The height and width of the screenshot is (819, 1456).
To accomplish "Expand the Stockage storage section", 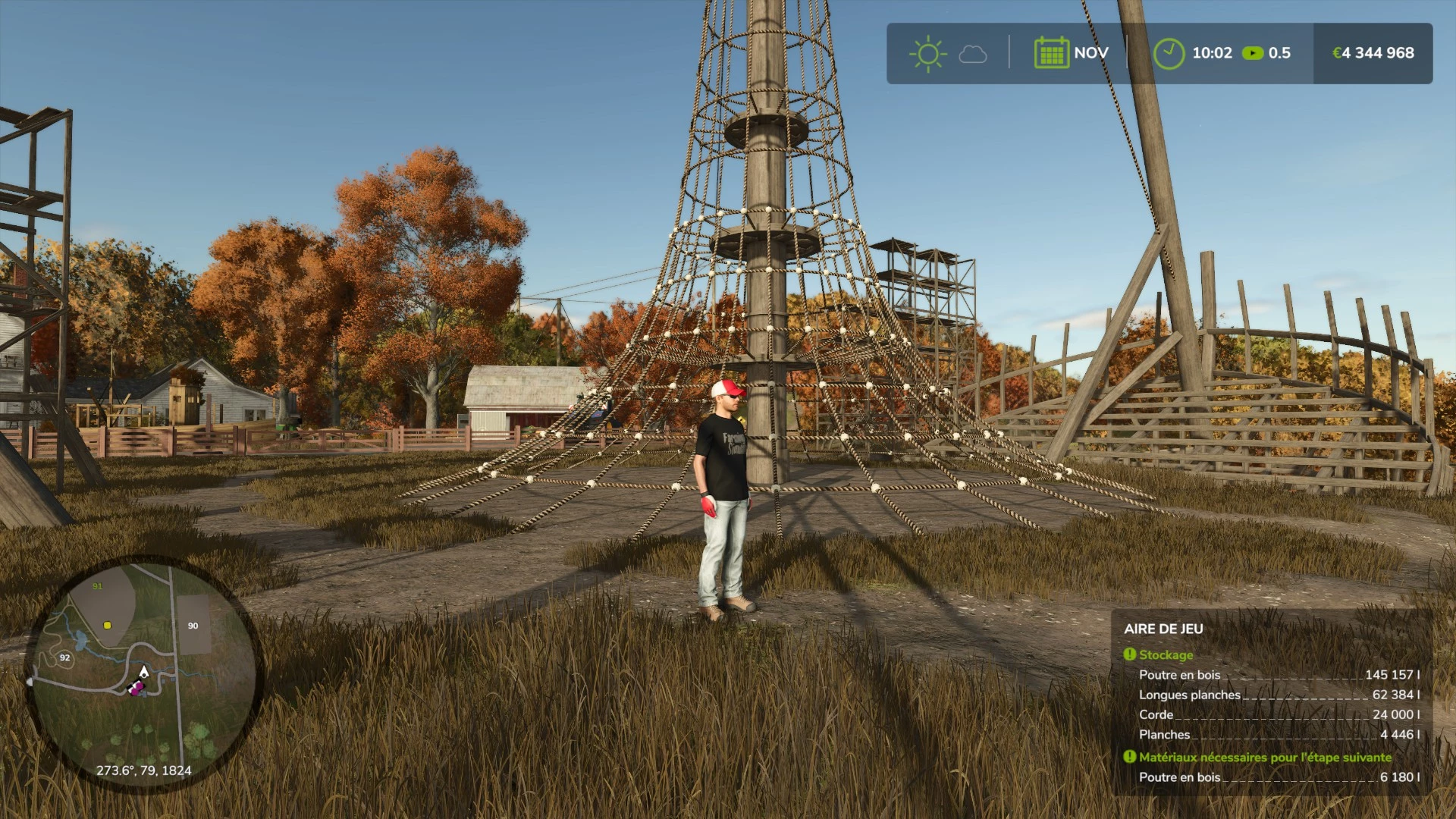I will click(x=1164, y=654).
